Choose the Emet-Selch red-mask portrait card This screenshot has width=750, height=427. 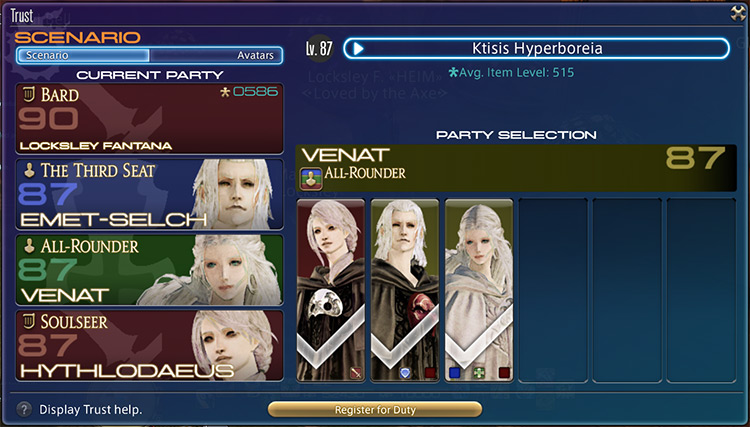(x=405, y=290)
